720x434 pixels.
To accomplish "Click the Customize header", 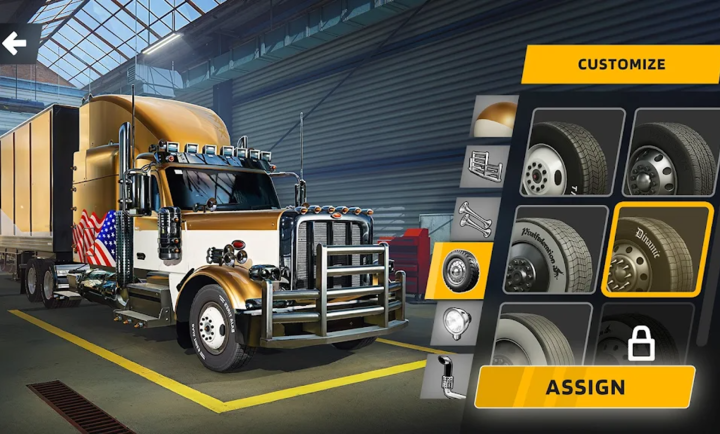I will click(x=620, y=64).
